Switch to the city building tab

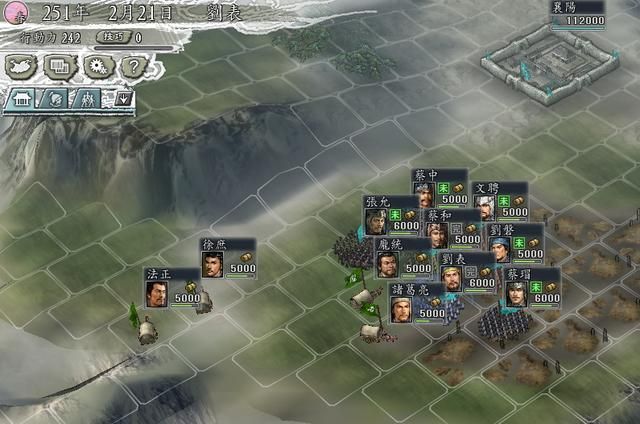point(23,98)
